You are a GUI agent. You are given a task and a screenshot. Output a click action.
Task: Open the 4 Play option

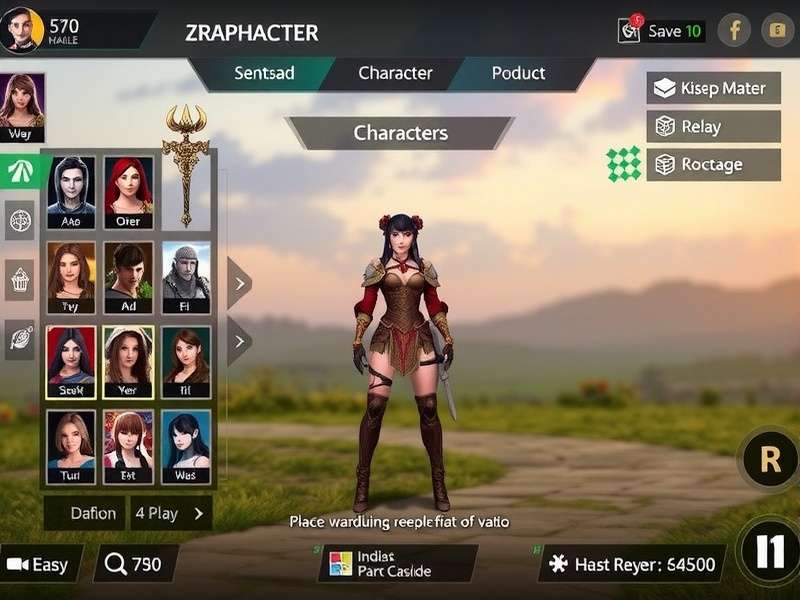[x=171, y=513]
